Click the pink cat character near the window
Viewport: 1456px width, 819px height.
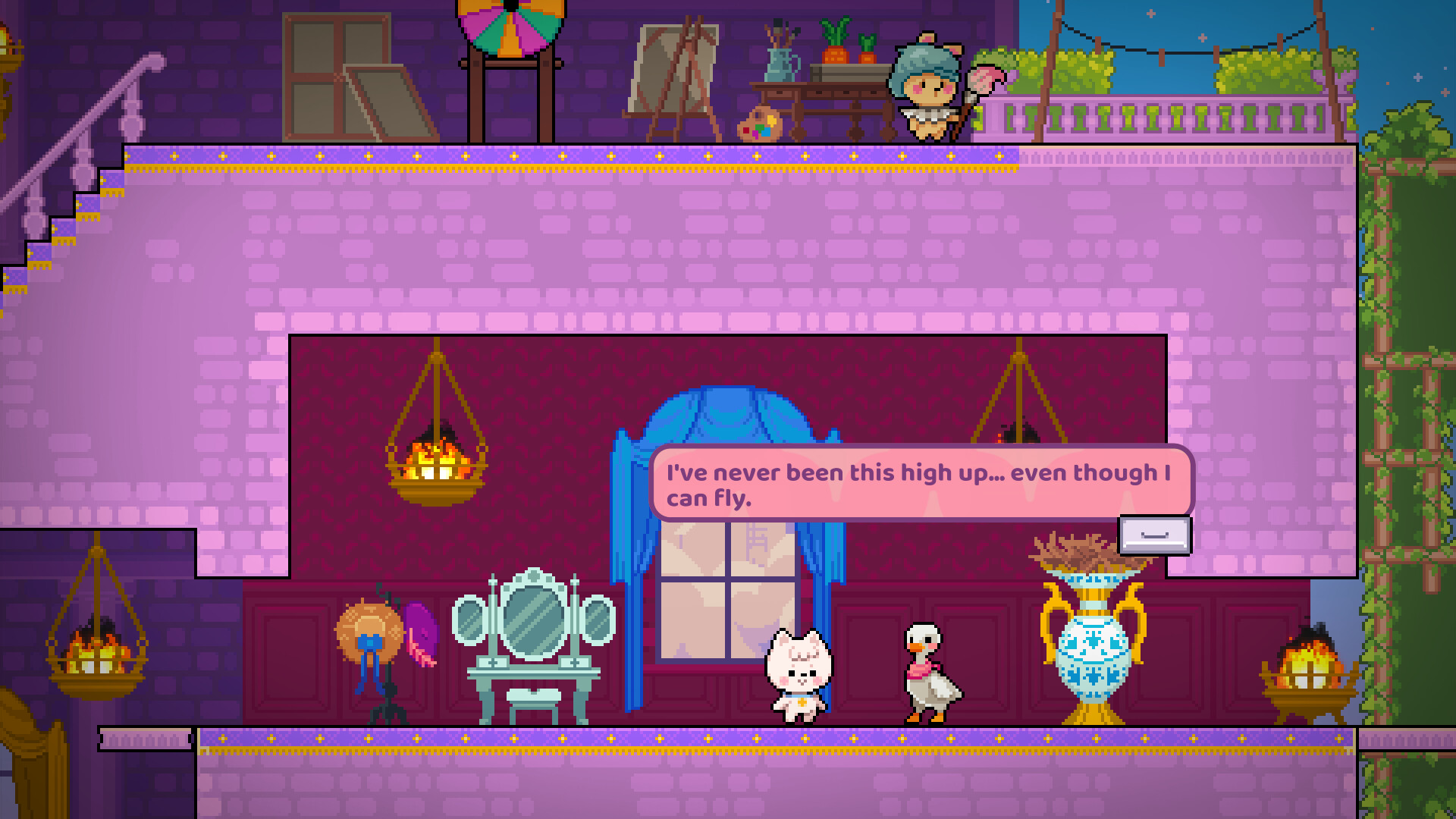coord(800,675)
